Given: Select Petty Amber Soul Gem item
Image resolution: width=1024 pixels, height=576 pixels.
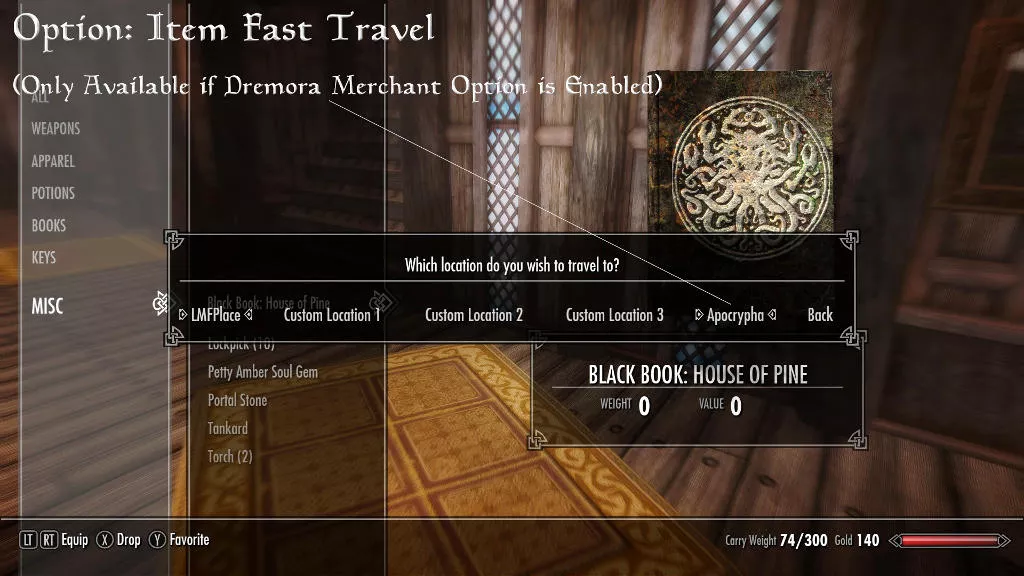Looking at the screenshot, I should 263,372.
